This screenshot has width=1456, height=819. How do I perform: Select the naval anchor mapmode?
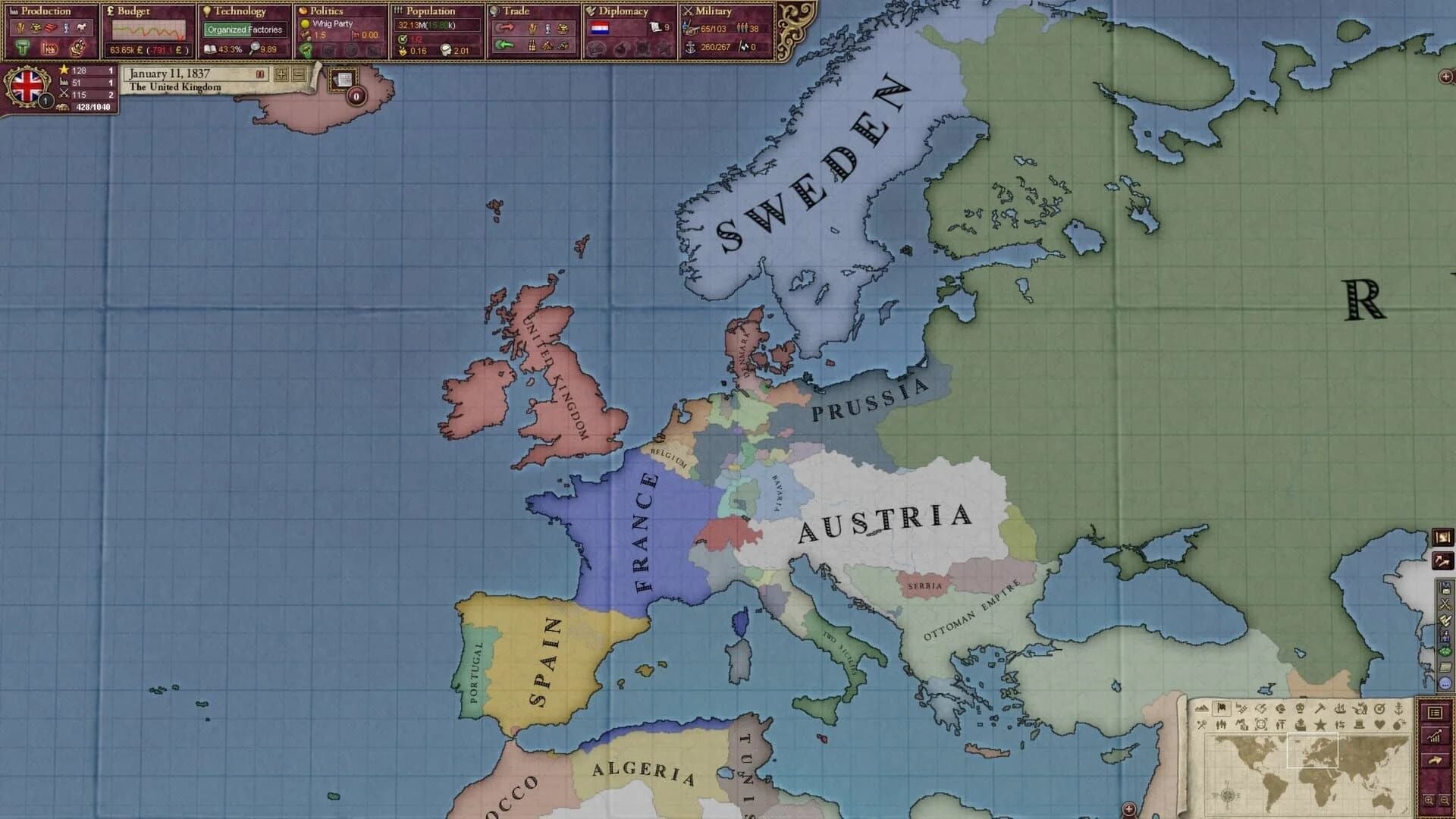click(x=1398, y=709)
